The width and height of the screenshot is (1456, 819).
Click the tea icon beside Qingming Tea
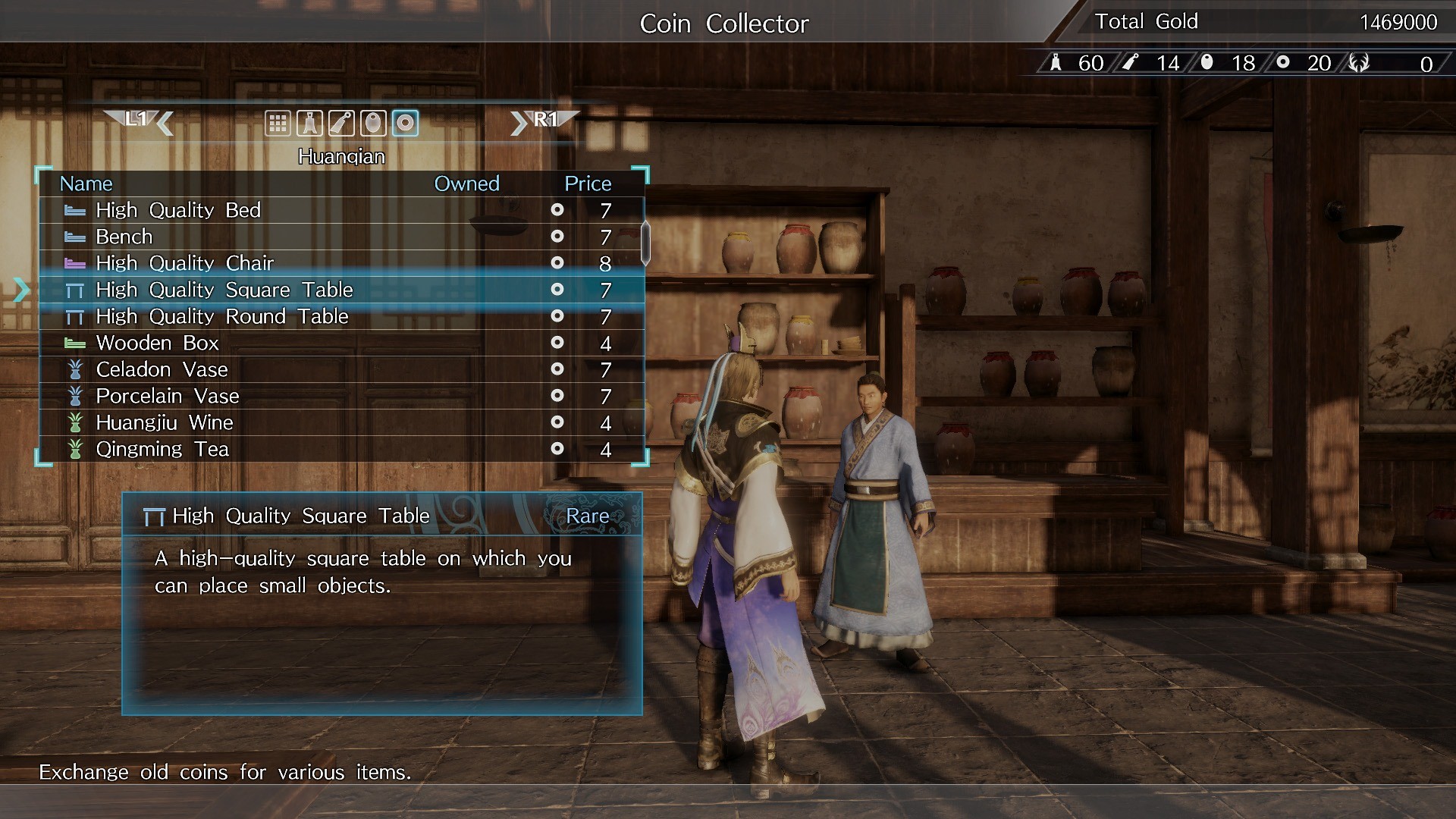(x=75, y=448)
